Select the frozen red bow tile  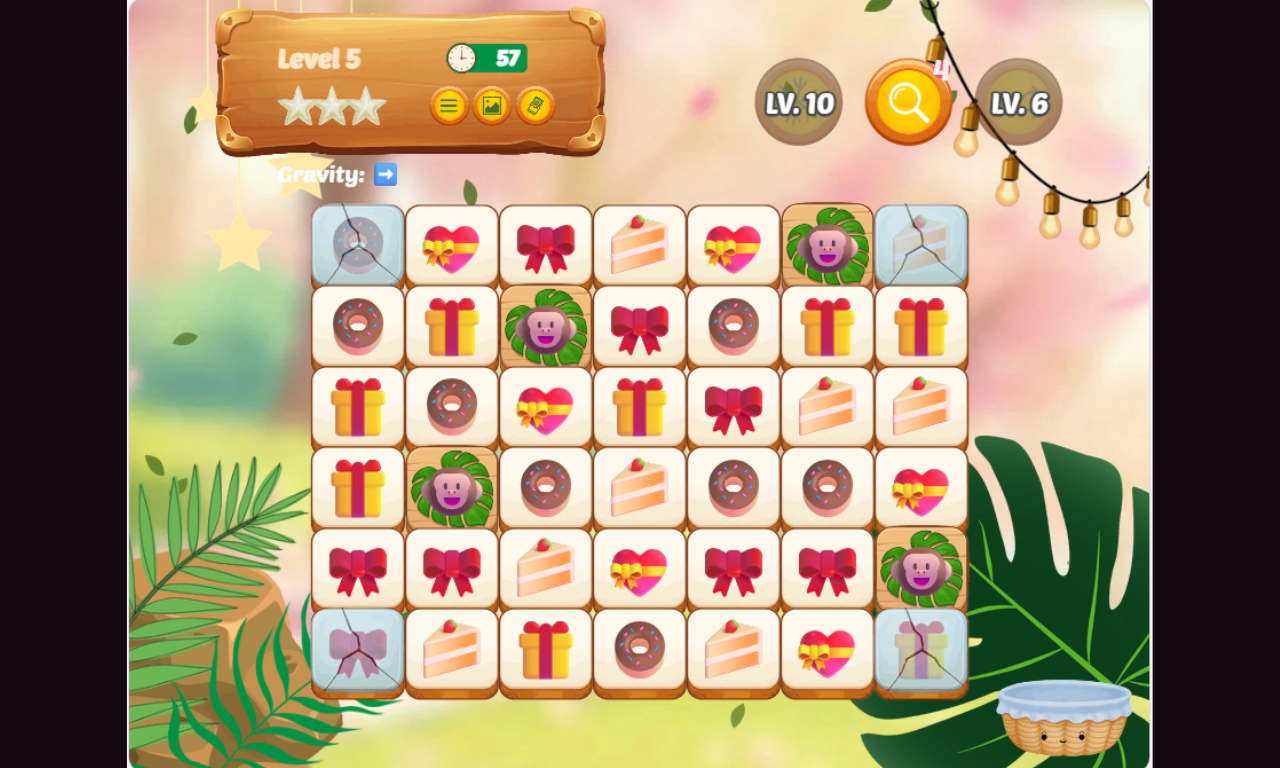coord(358,650)
